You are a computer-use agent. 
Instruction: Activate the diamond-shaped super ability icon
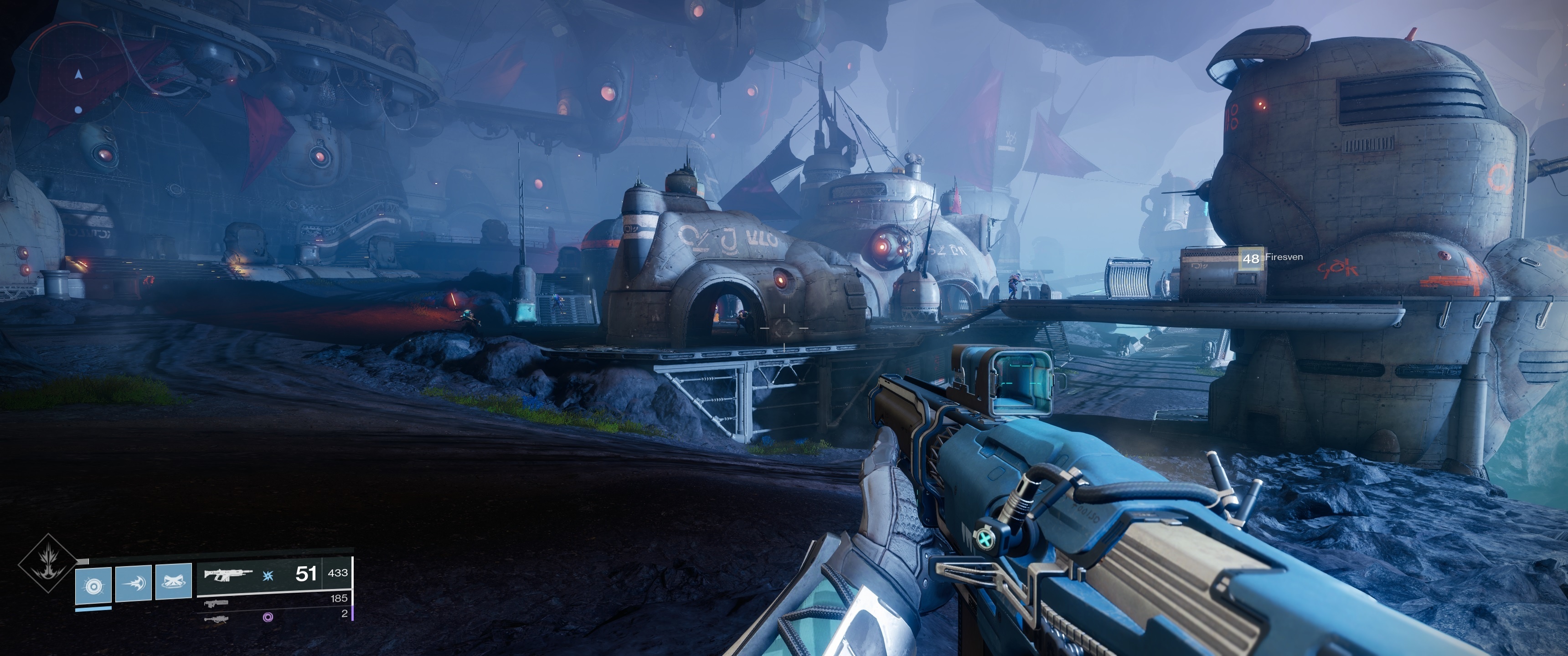point(47,564)
